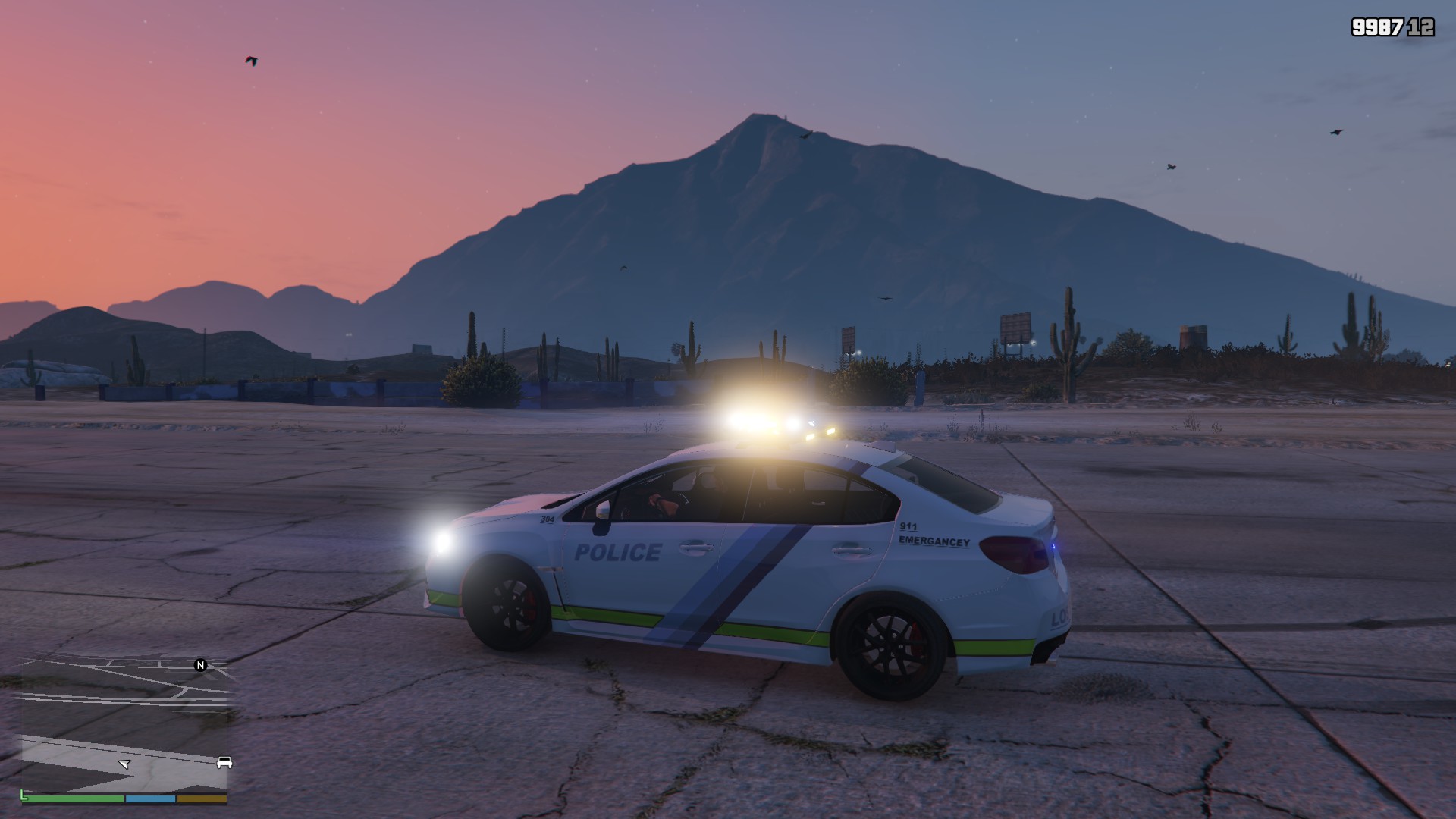Select the player arrow on the minimap

125,764
